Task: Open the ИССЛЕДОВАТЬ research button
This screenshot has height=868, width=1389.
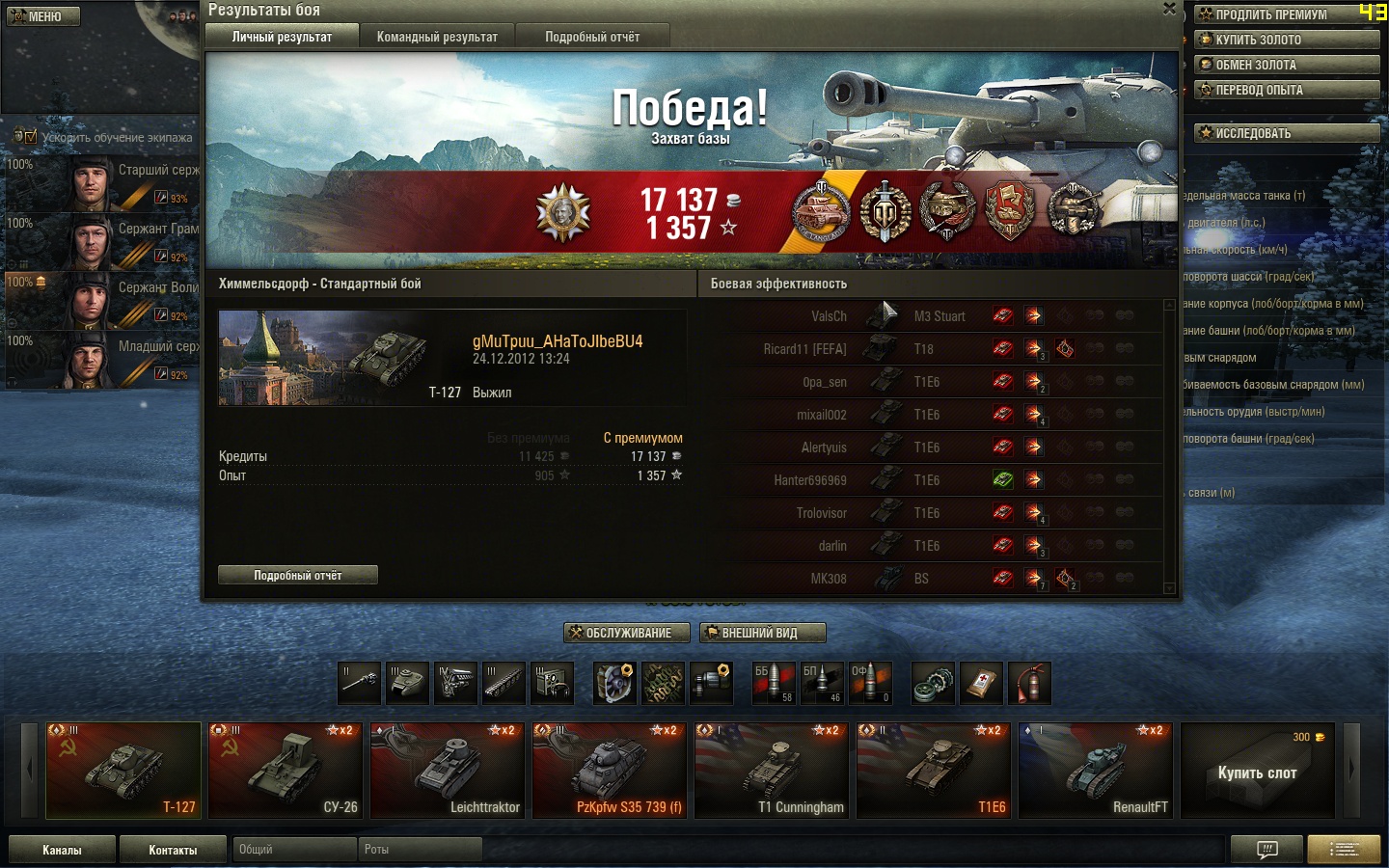Action: [x=1287, y=133]
